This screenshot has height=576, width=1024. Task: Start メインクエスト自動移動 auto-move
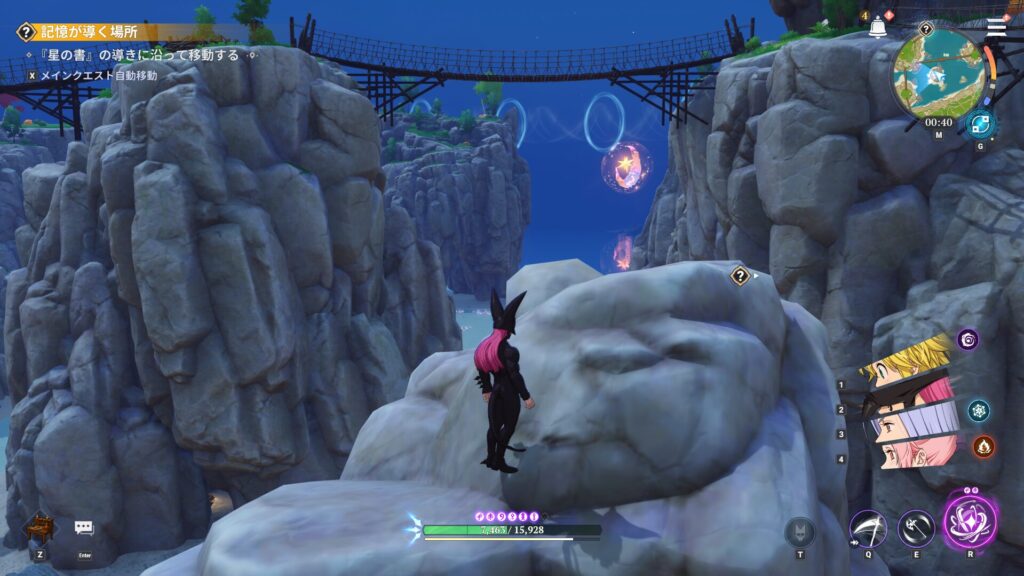(90, 75)
